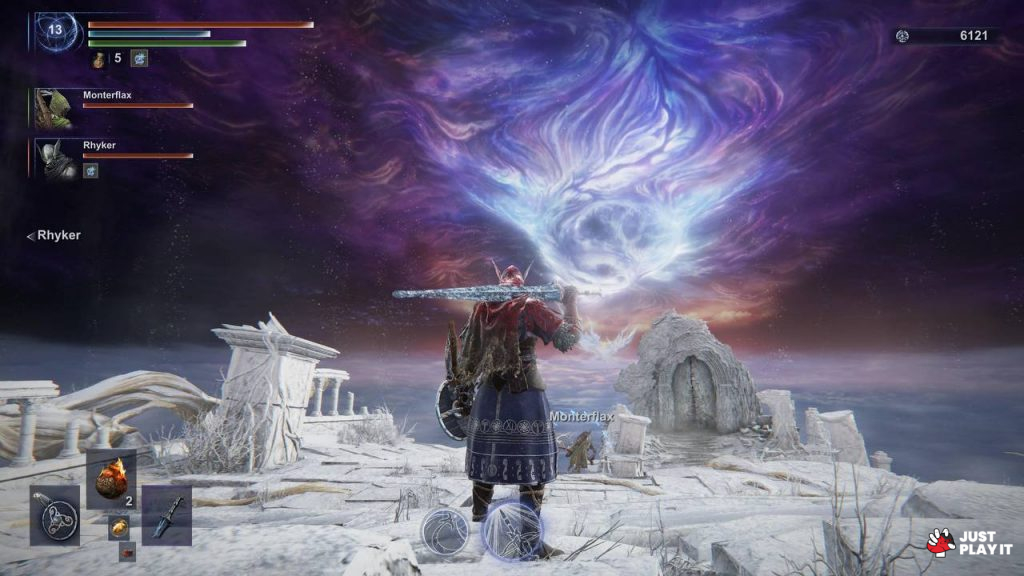This screenshot has width=1024, height=576.
Task: Click the level 13 orb
Action: [55, 30]
